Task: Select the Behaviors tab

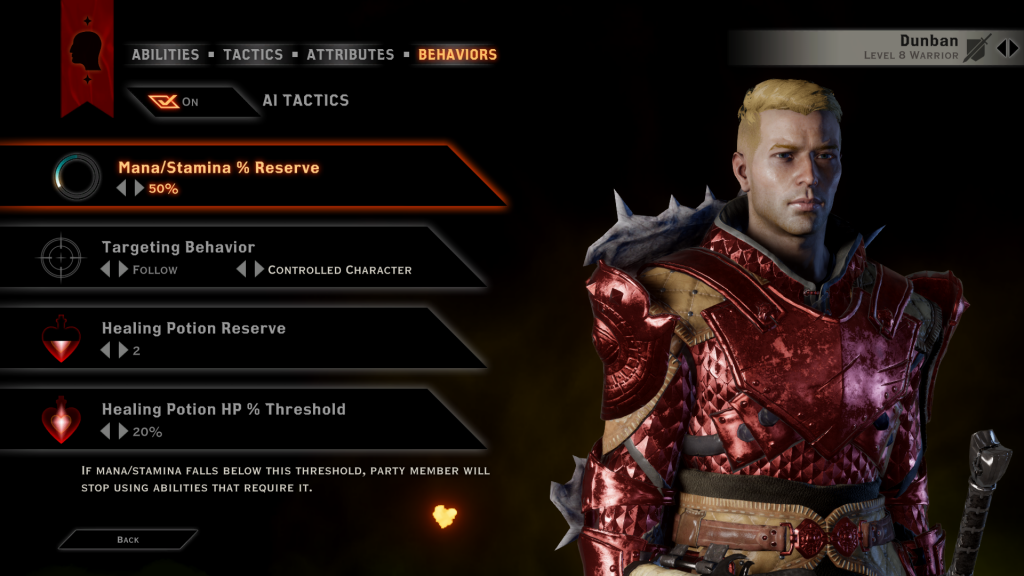Action: point(457,55)
